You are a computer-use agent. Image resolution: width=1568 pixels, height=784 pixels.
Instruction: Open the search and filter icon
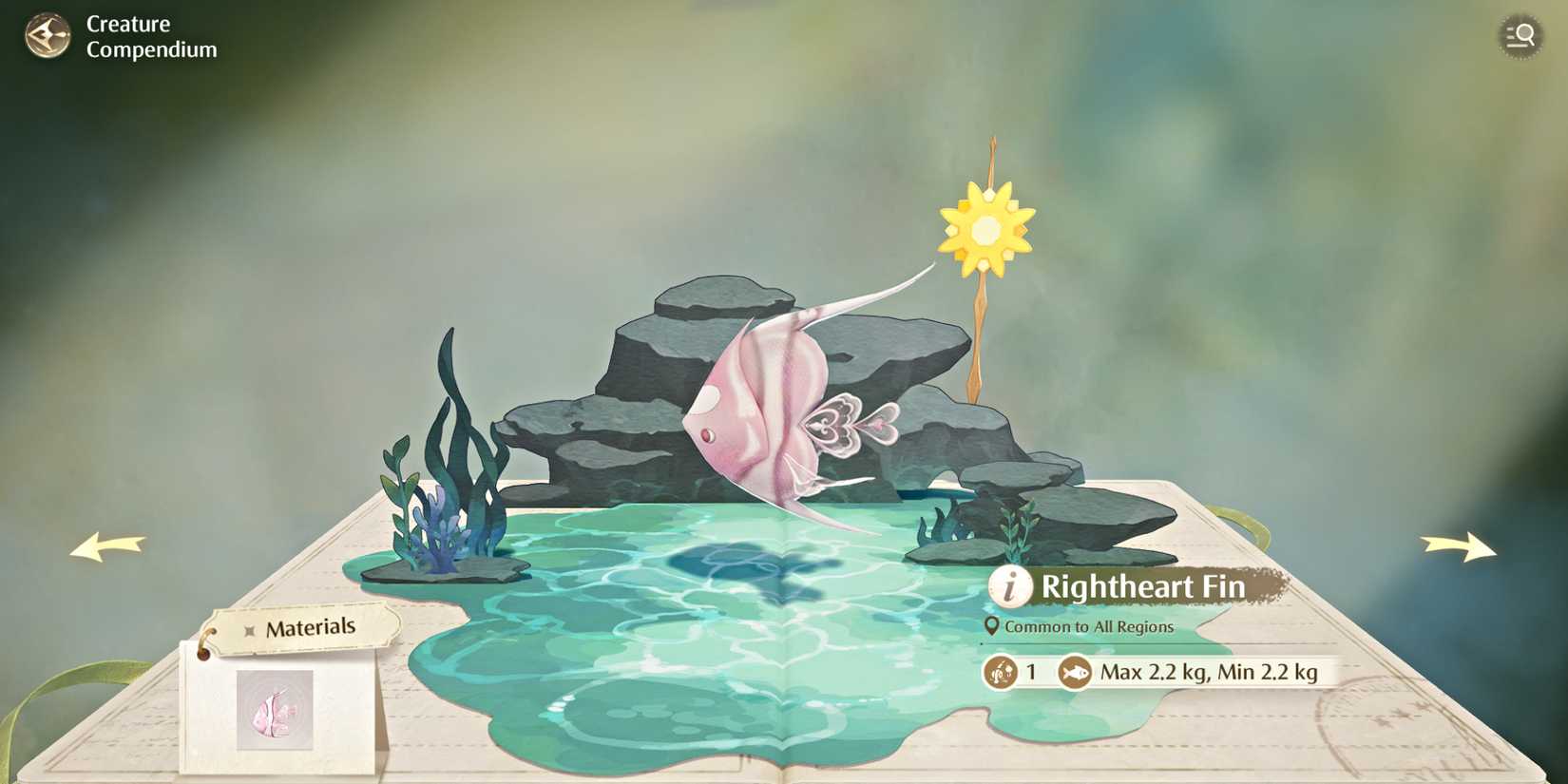tap(1520, 36)
